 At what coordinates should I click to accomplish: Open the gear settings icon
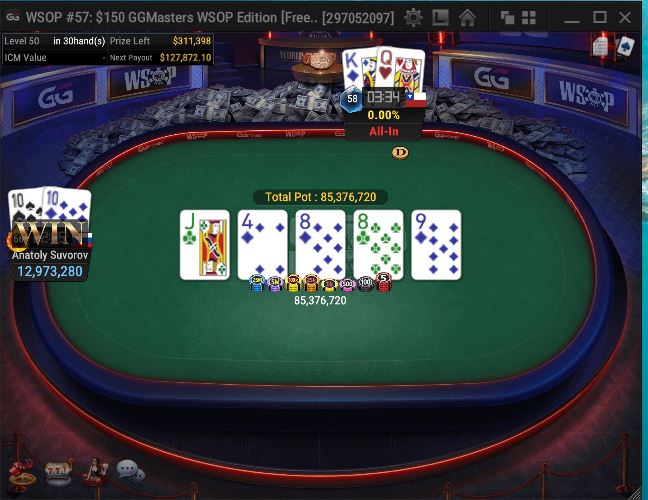[x=413, y=18]
